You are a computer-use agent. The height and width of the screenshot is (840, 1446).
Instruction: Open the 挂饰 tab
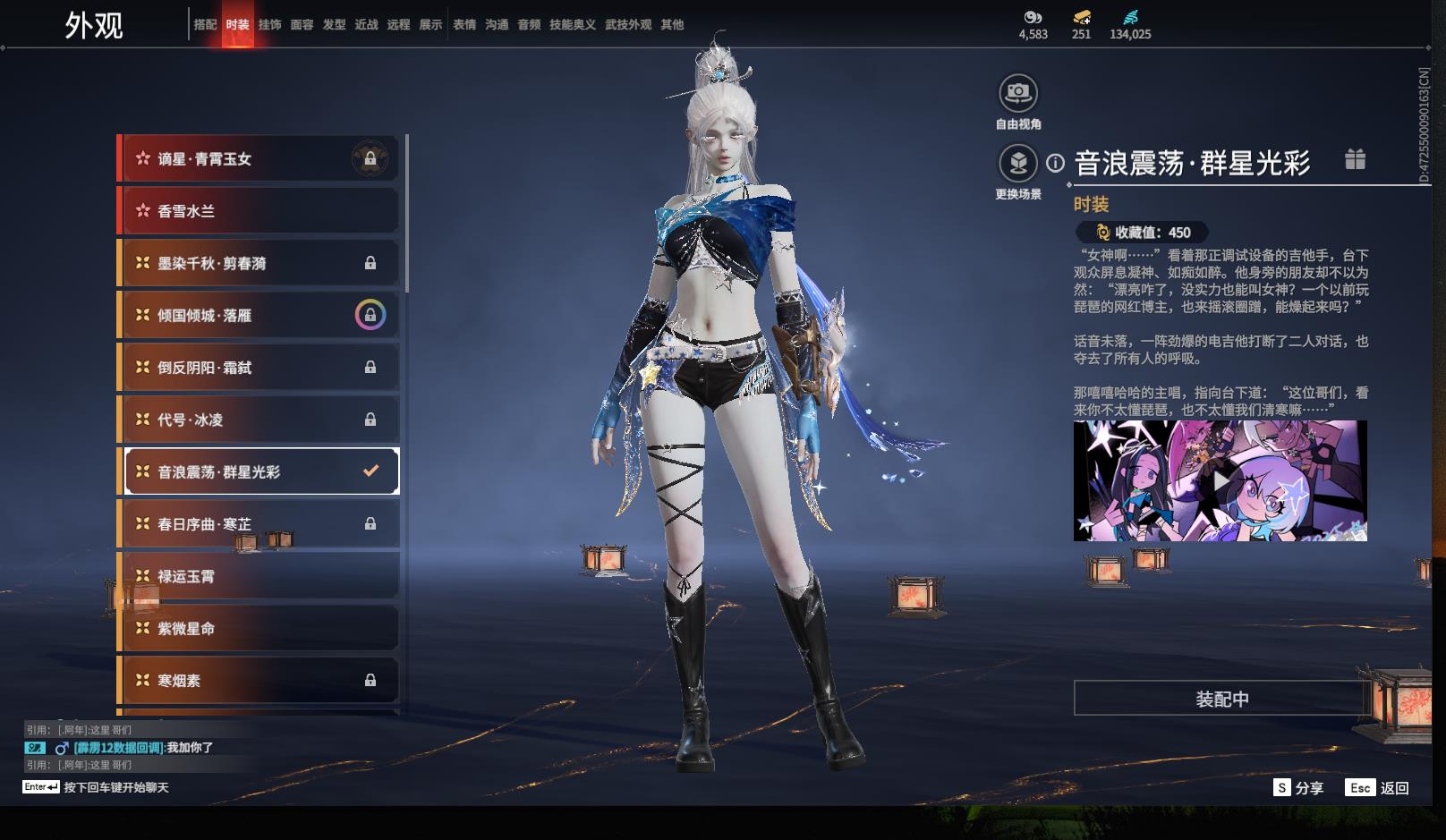pyautogui.click(x=269, y=25)
